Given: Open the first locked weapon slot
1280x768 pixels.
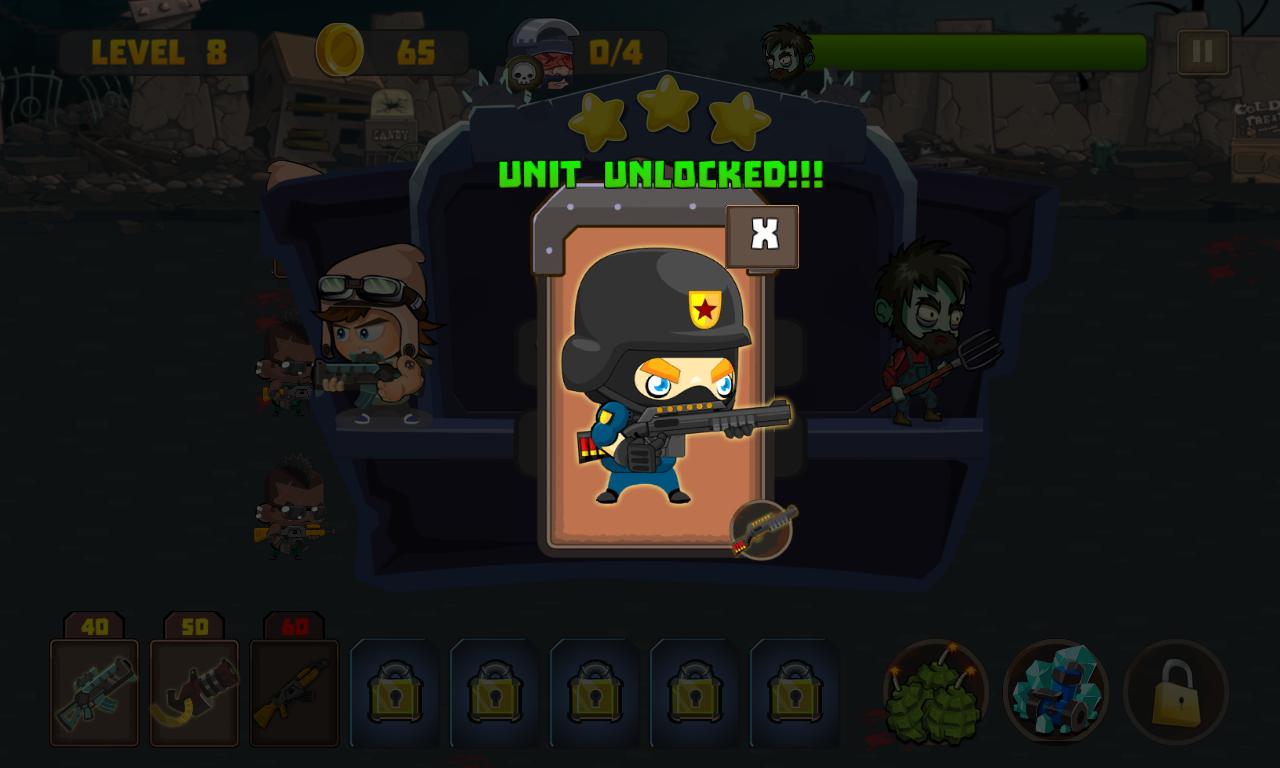Looking at the screenshot, I should tap(394, 692).
